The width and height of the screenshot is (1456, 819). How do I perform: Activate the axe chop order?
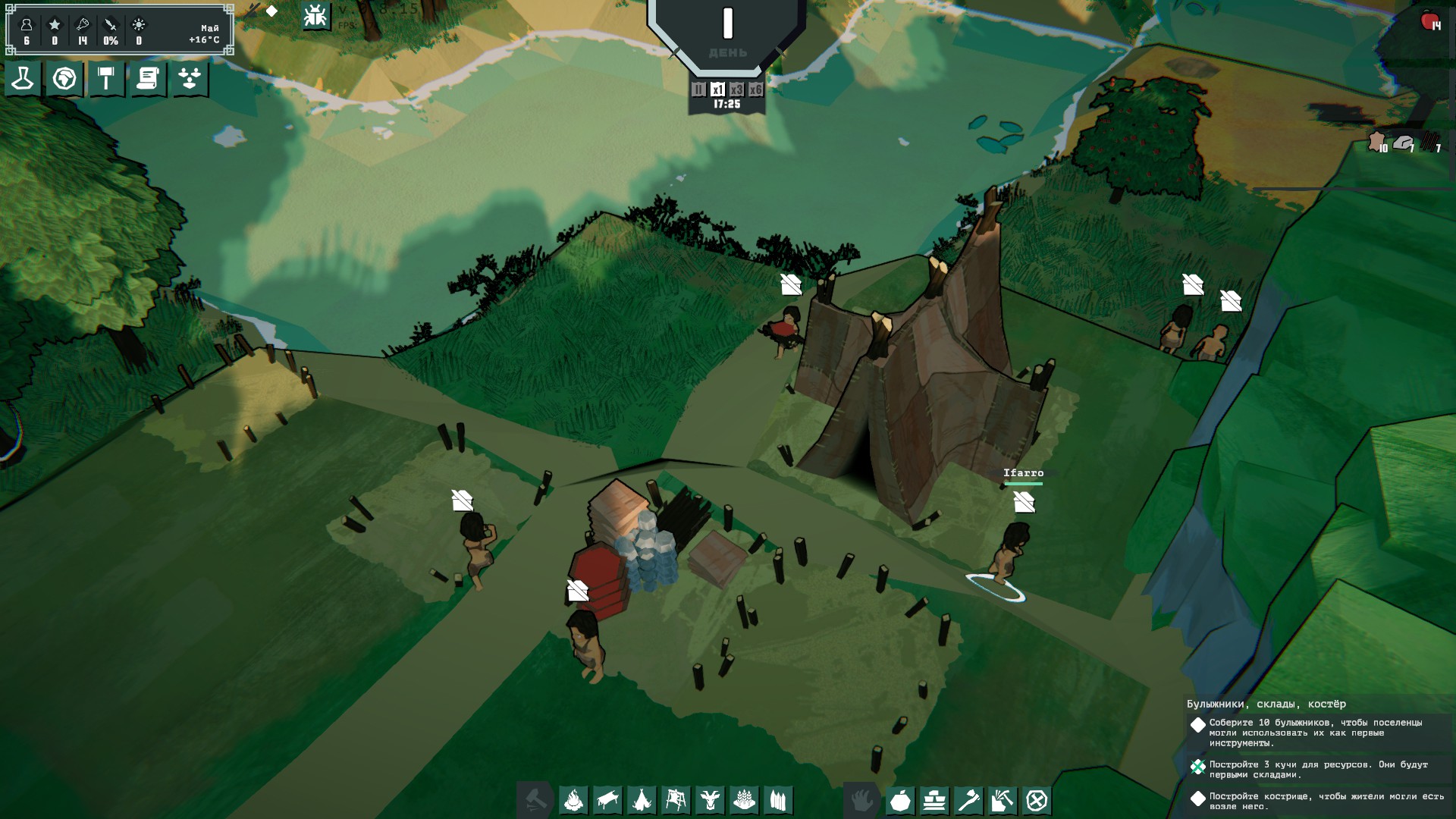[969, 800]
